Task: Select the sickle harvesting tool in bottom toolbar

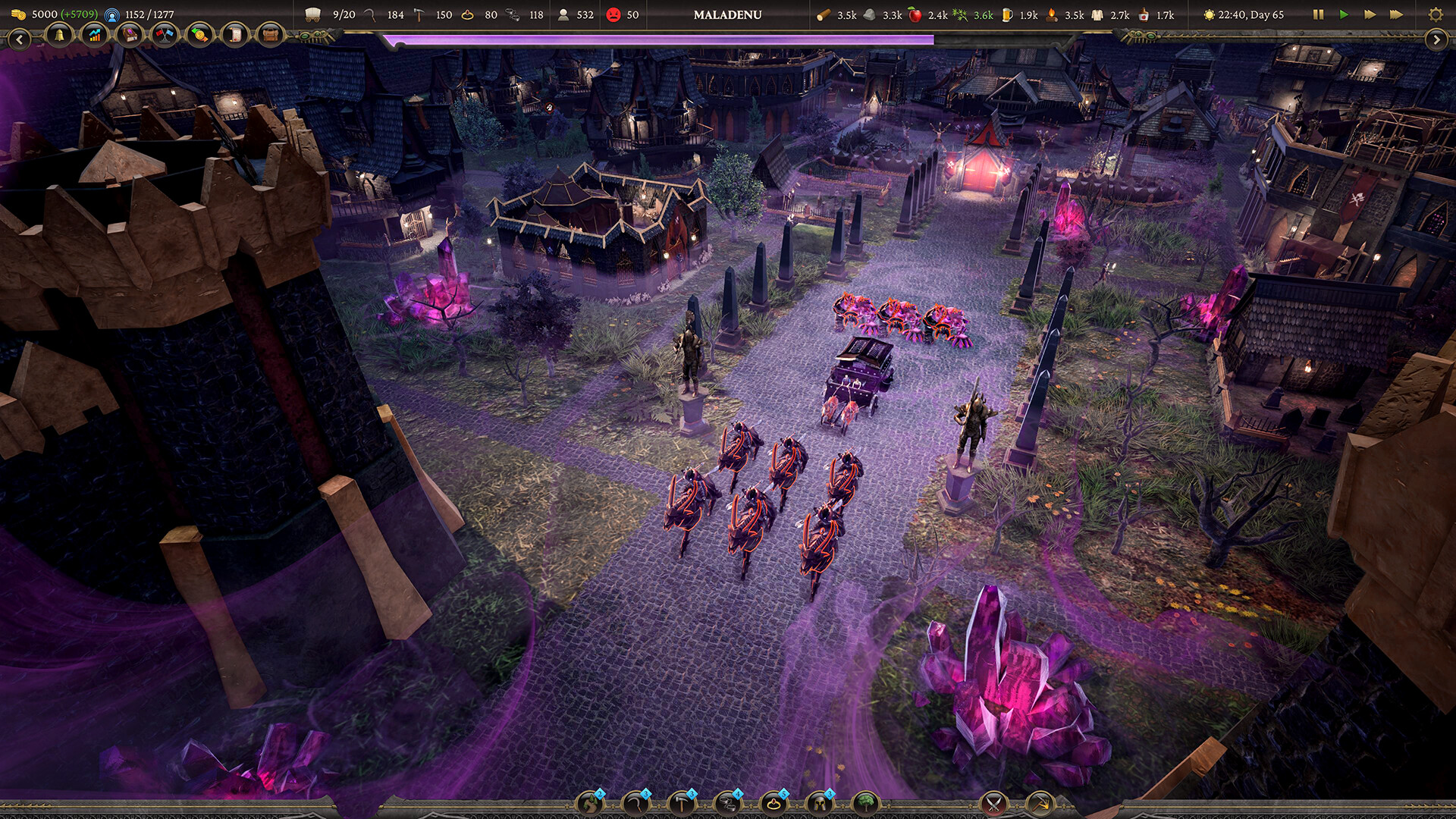Action: [636, 805]
